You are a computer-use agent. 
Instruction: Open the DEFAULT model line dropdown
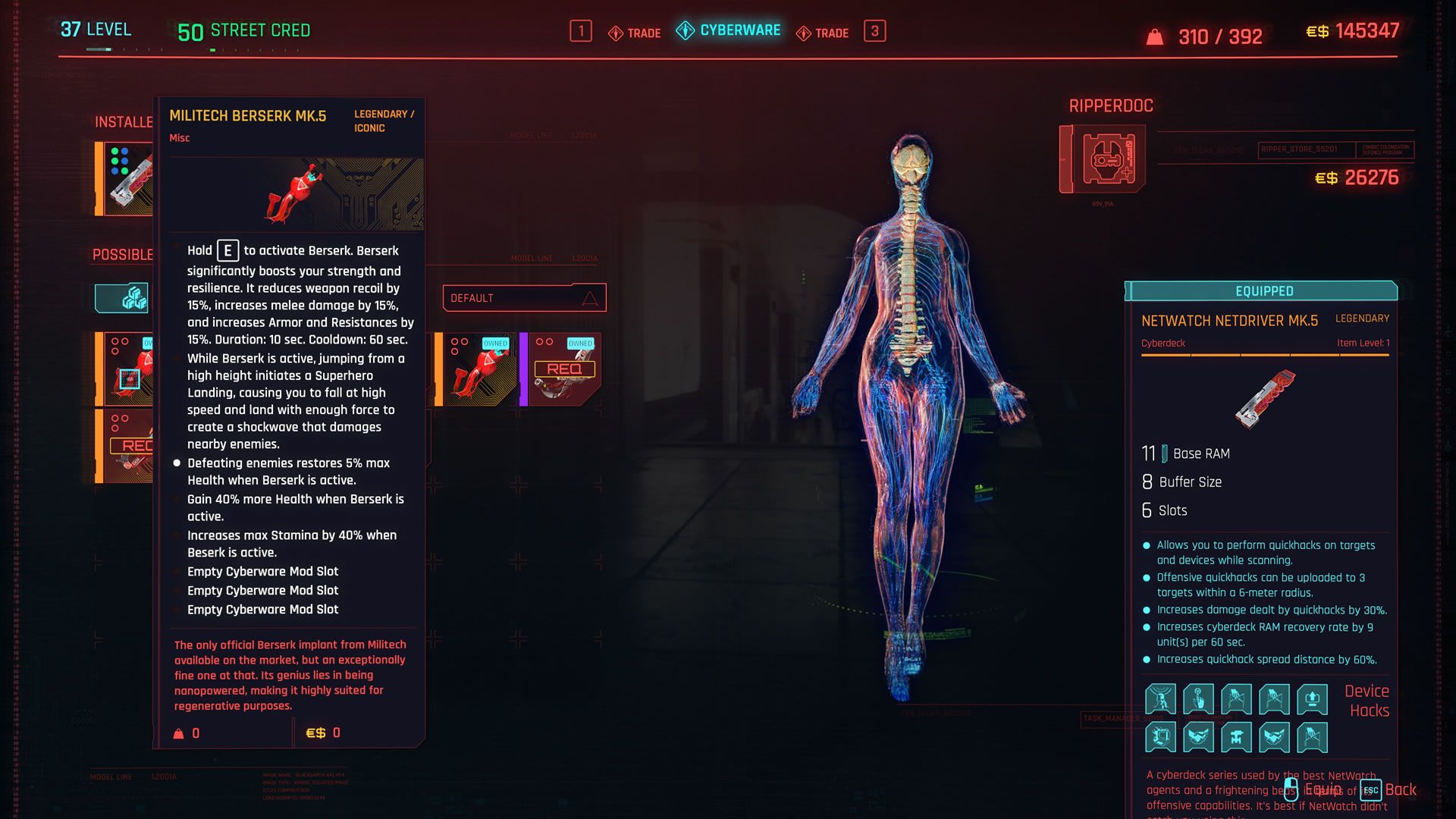[523, 297]
